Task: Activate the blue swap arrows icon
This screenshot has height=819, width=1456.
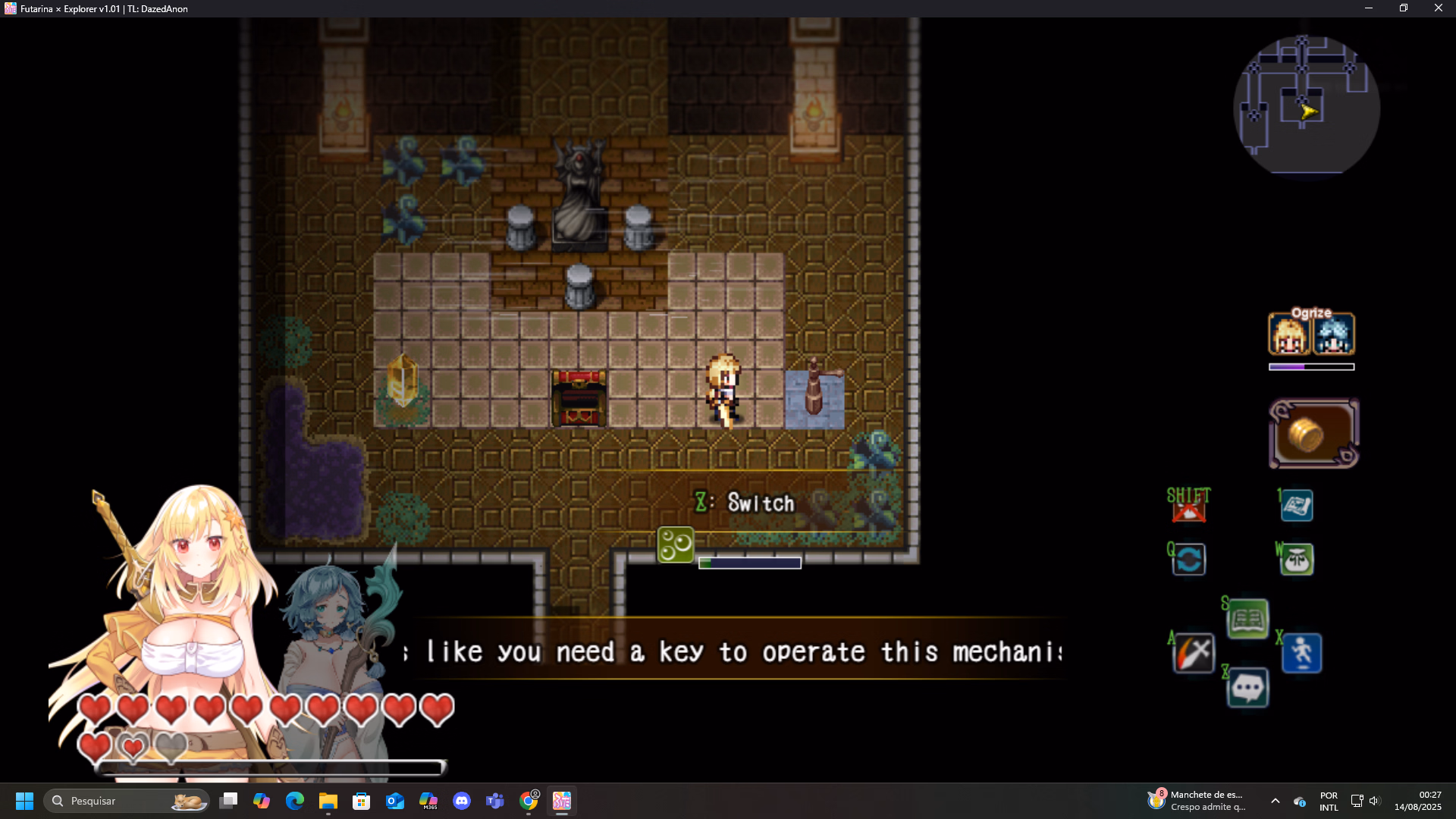Action: (1188, 560)
